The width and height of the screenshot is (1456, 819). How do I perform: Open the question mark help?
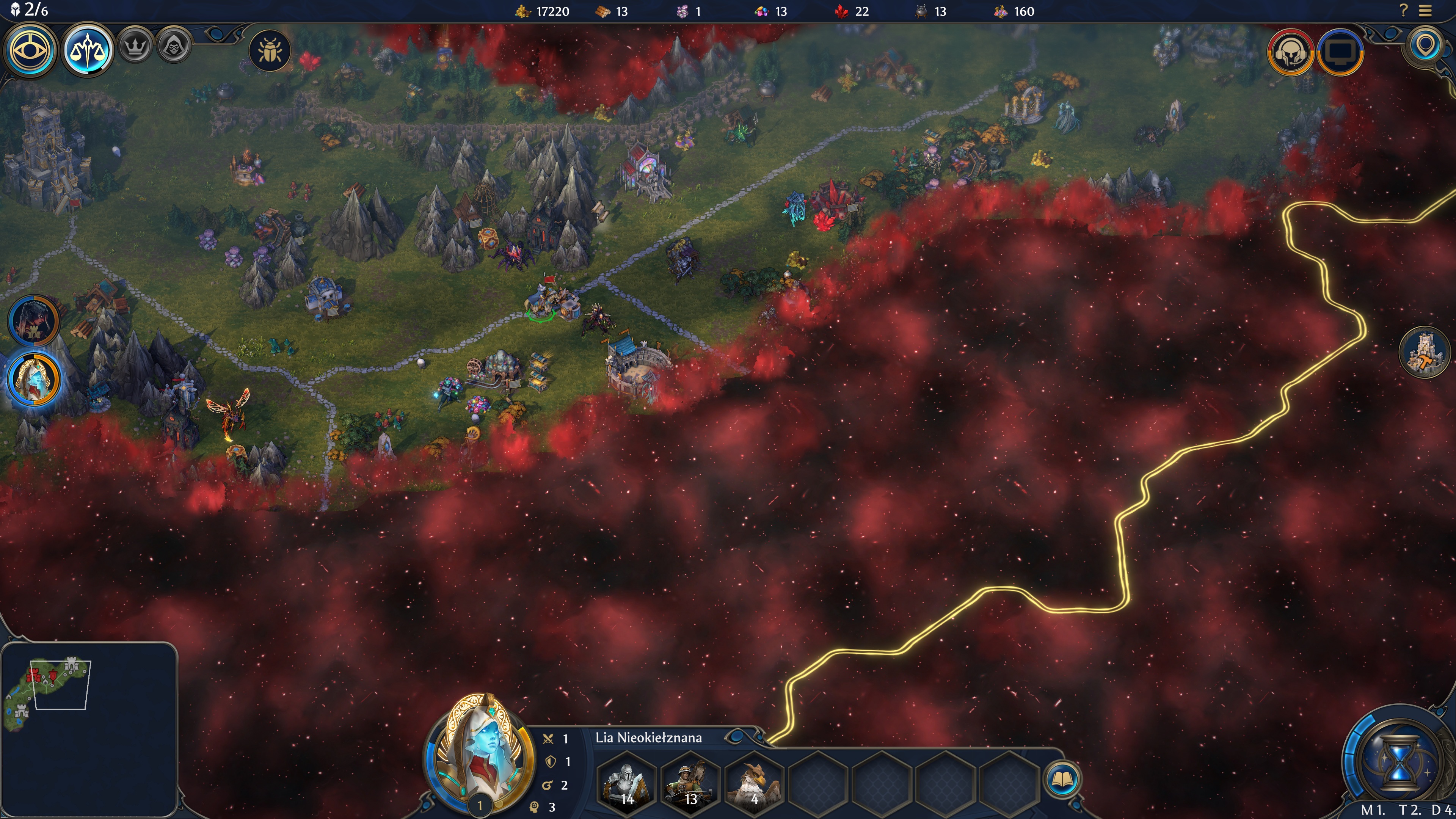(1403, 11)
